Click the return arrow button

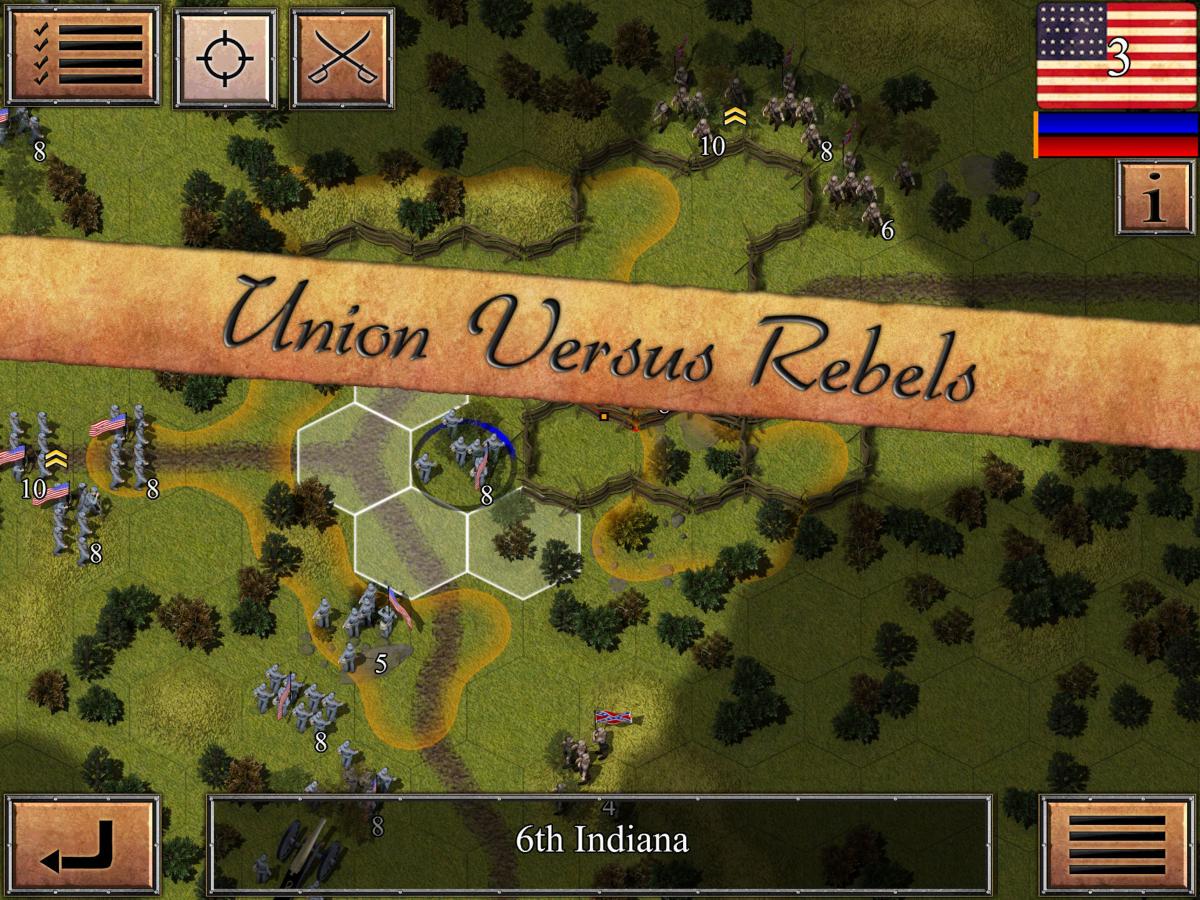[82, 846]
